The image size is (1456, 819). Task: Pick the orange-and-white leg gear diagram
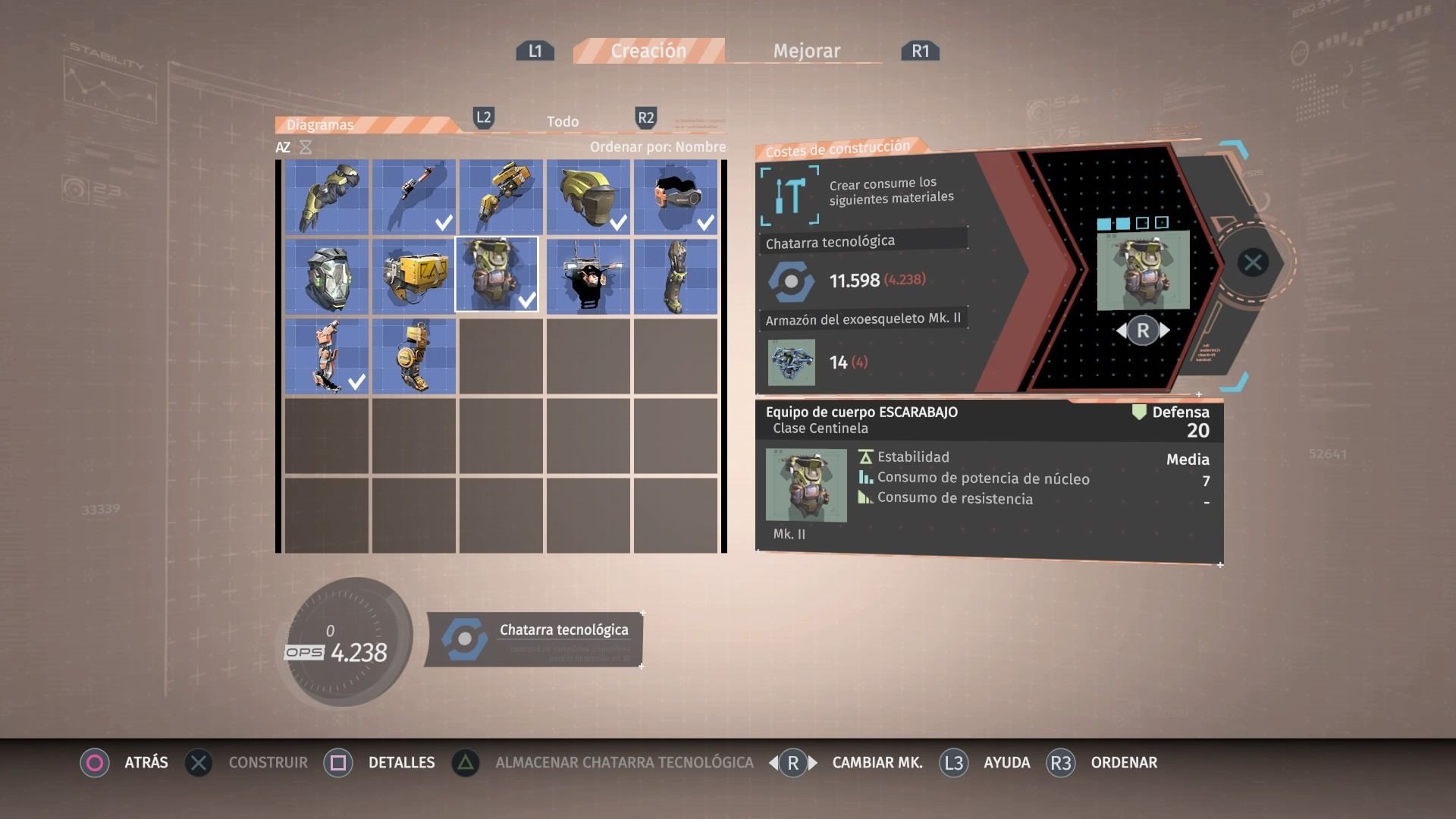point(327,356)
